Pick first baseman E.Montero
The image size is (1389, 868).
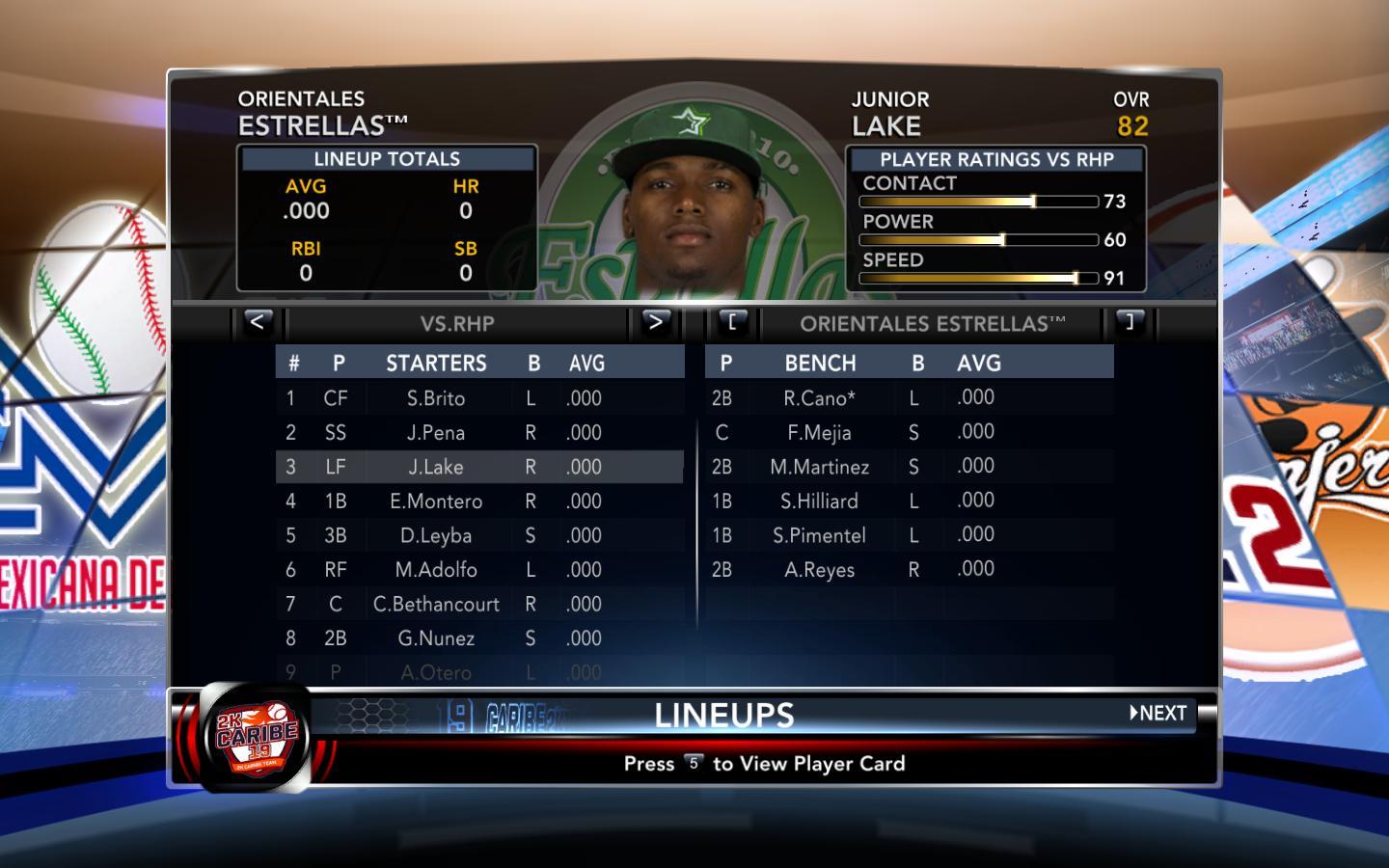[436, 502]
